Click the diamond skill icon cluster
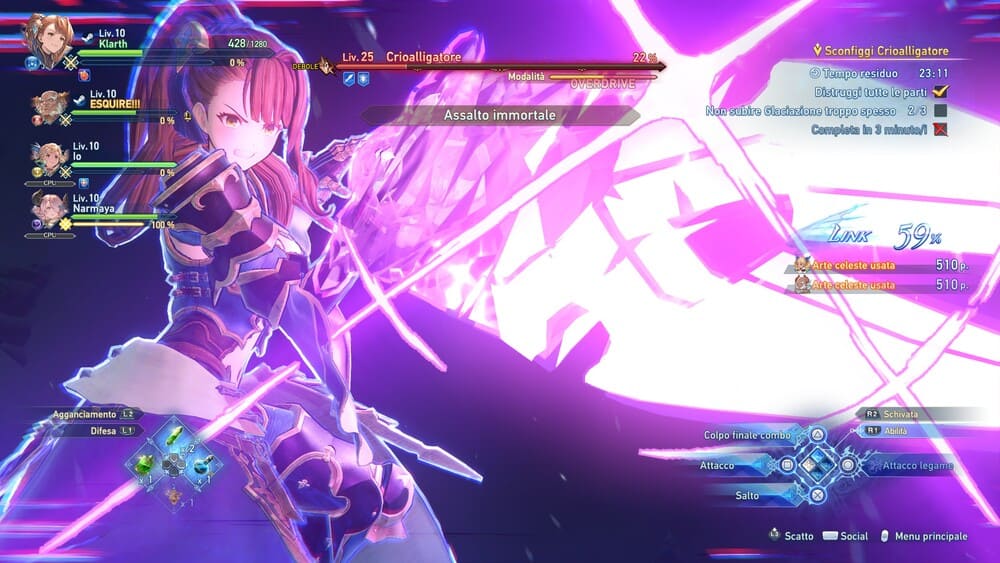This screenshot has width=1000, height=563. 817,464
